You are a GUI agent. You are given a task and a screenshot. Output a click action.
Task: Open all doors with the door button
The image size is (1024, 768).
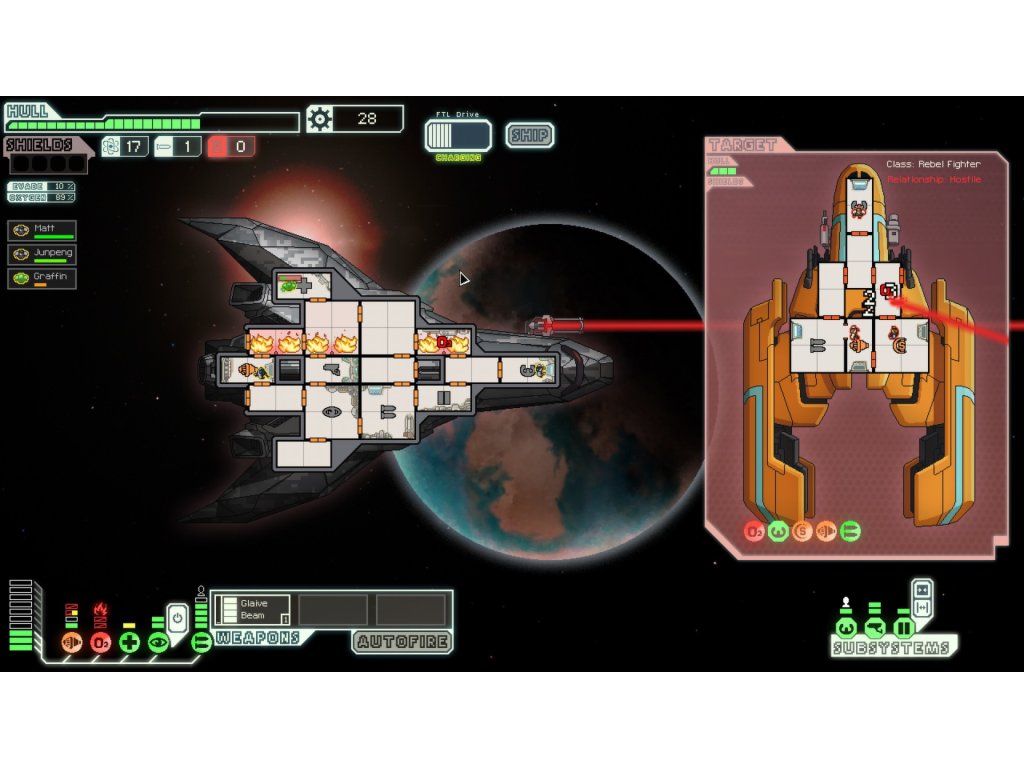(x=922, y=607)
